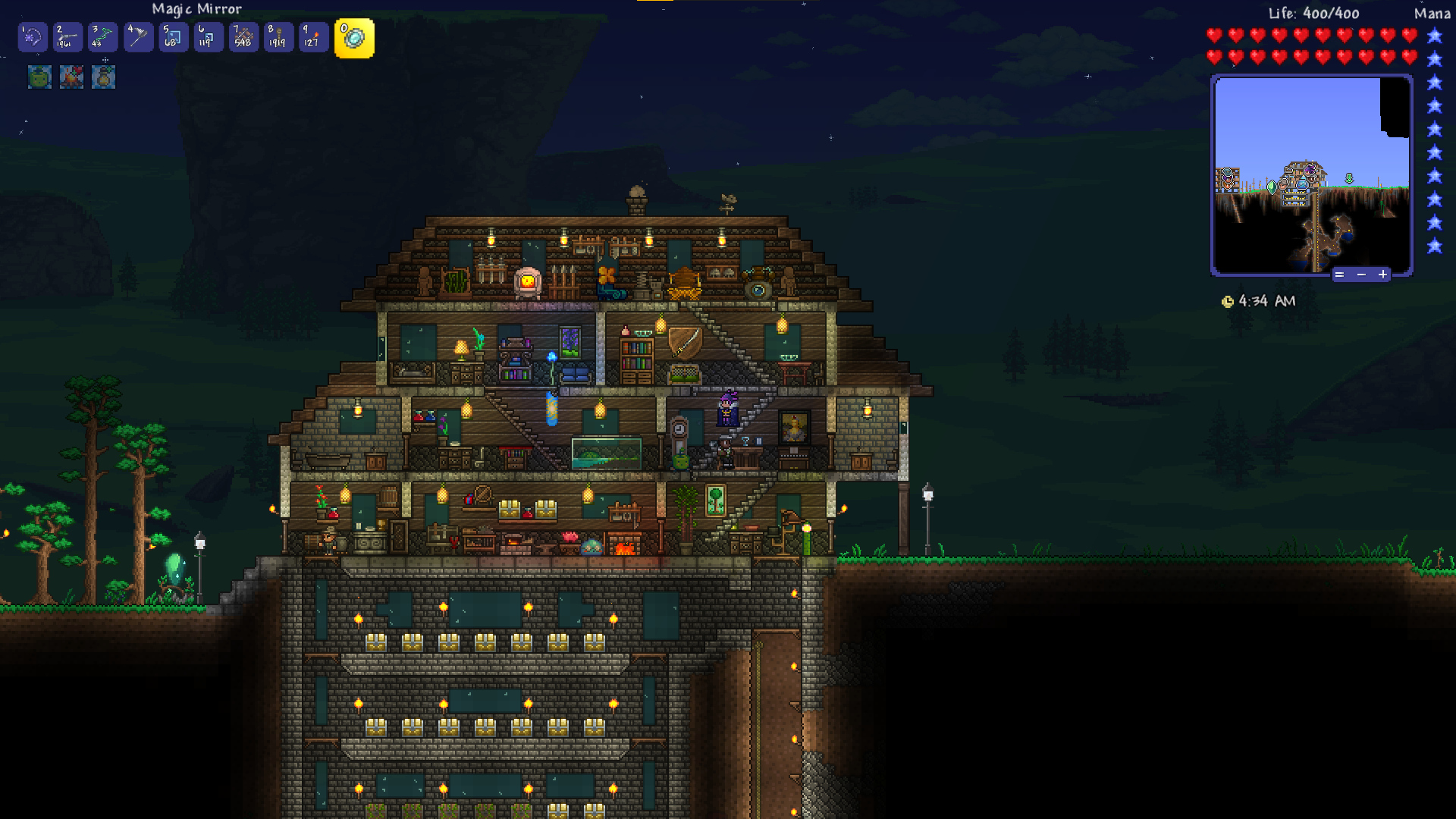Equip the bug net in slot 4
This screenshot has width=1456, height=819.
[138, 37]
